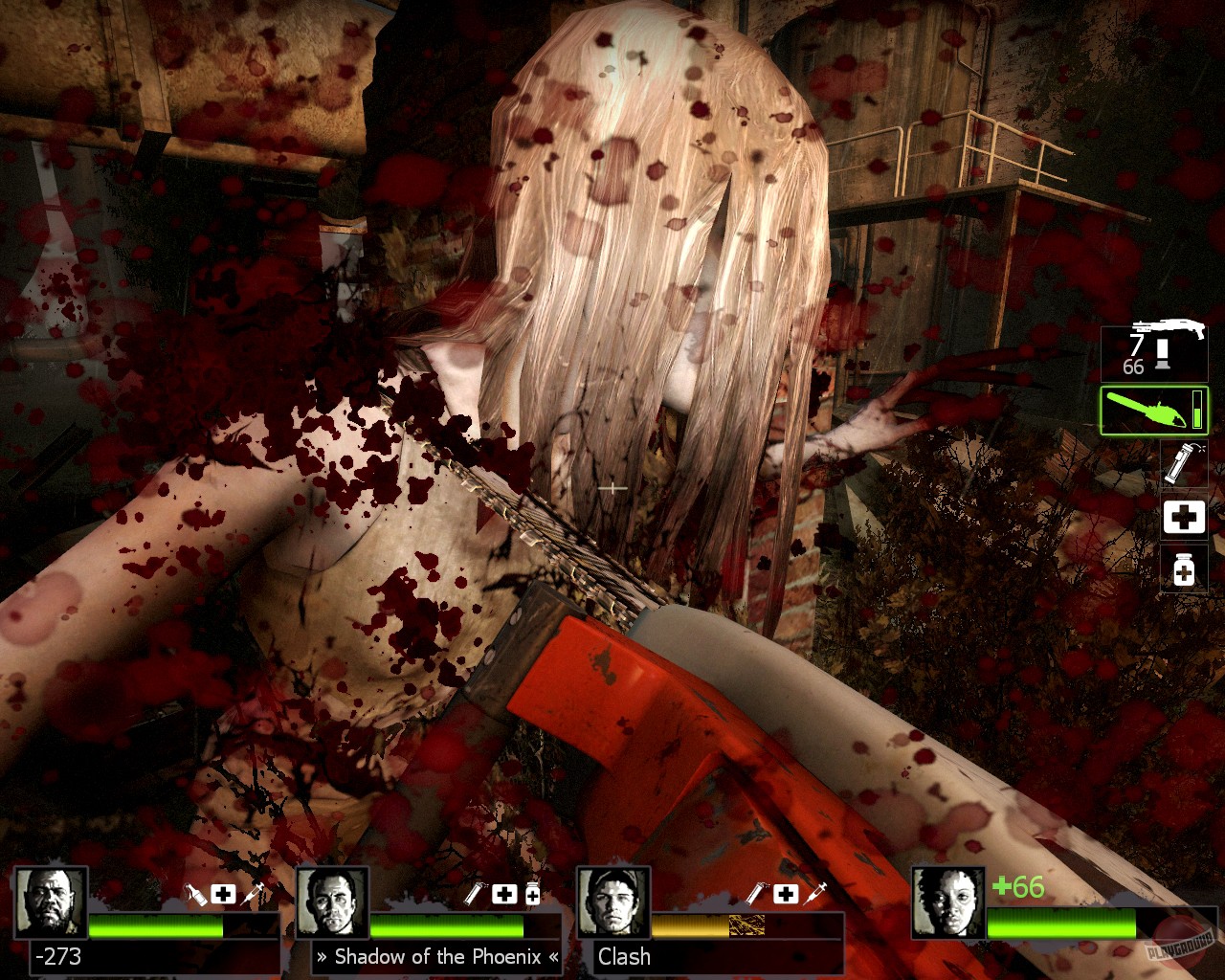The width and height of the screenshot is (1225, 980).
Task: Click the shotgun shell ammo icon
Action: coord(1161,355)
